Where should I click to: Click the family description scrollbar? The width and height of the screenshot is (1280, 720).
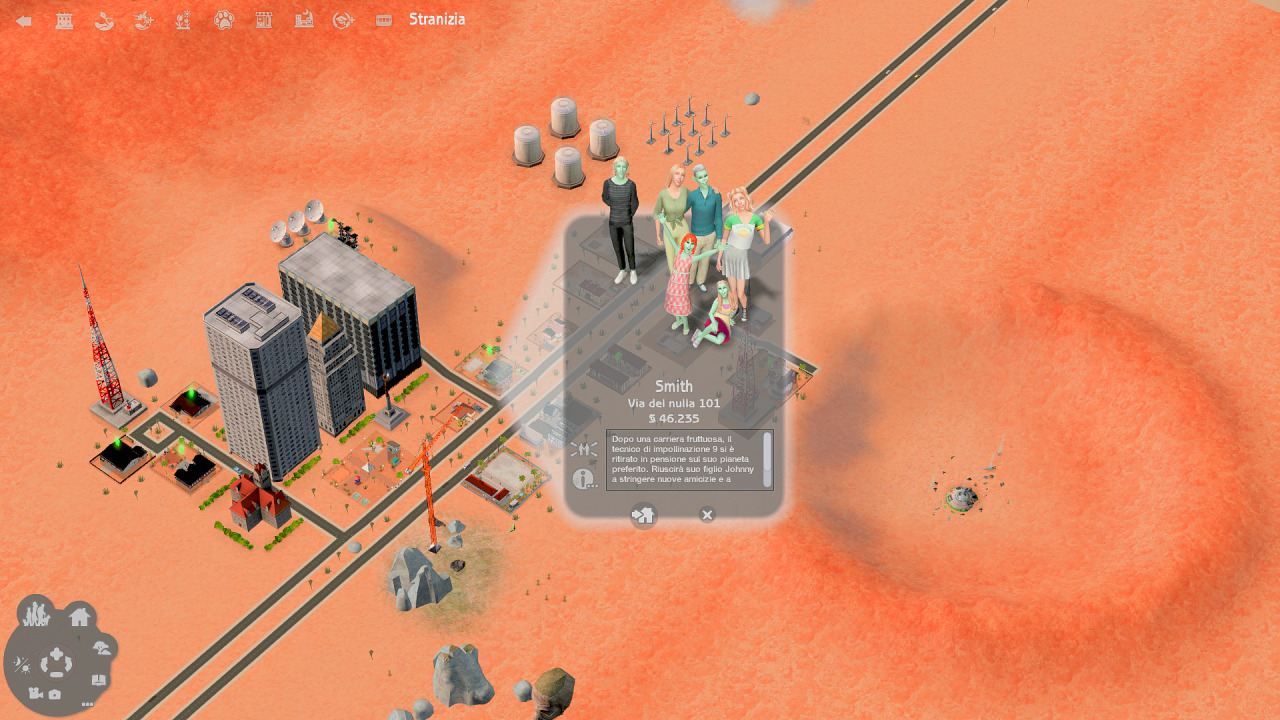click(767, 453)
